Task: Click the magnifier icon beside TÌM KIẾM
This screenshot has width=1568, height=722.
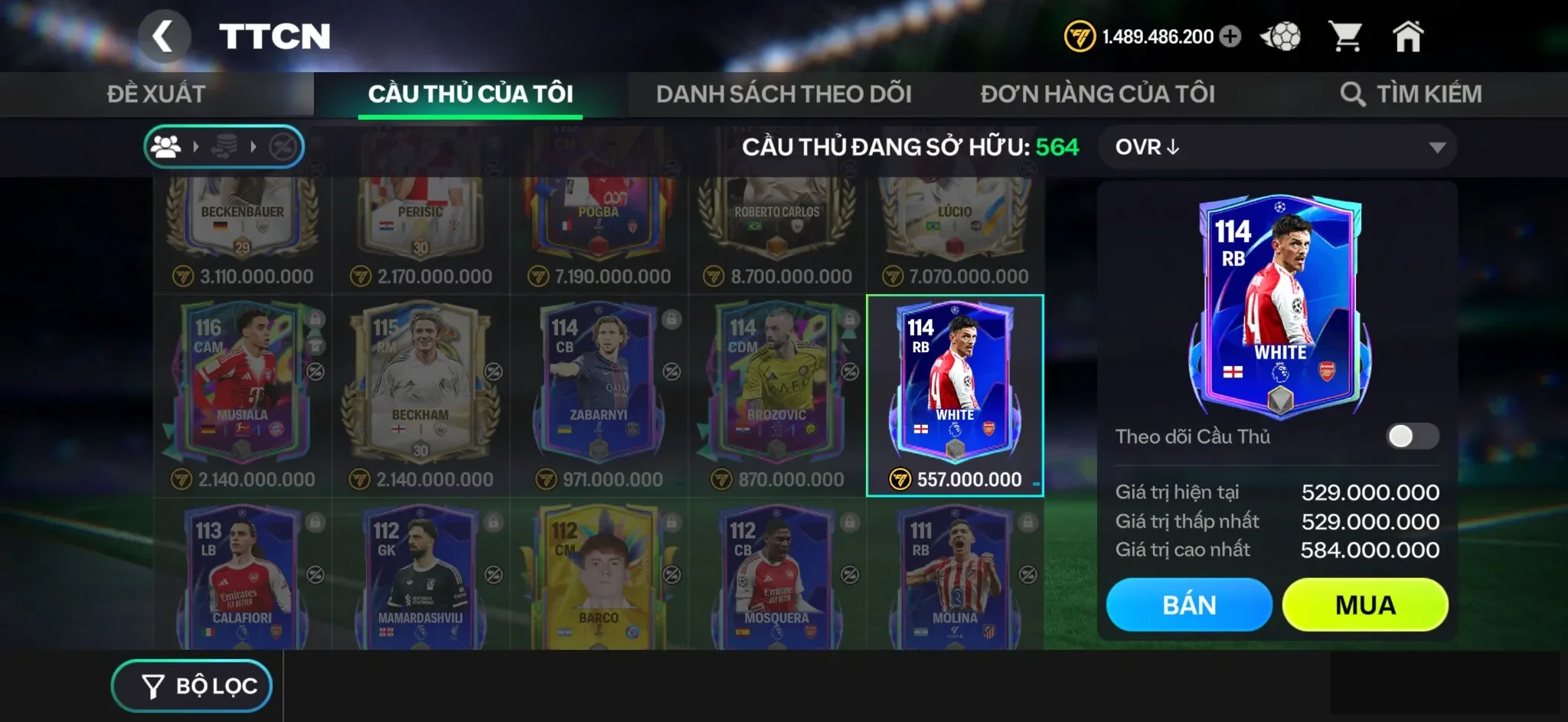Action: click(1354, 93)
